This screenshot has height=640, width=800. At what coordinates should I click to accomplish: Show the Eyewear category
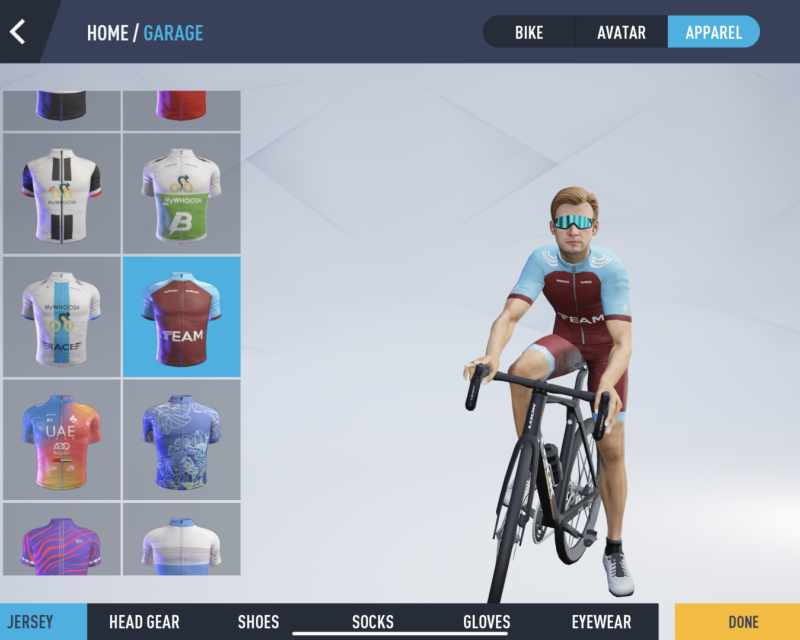601,622
